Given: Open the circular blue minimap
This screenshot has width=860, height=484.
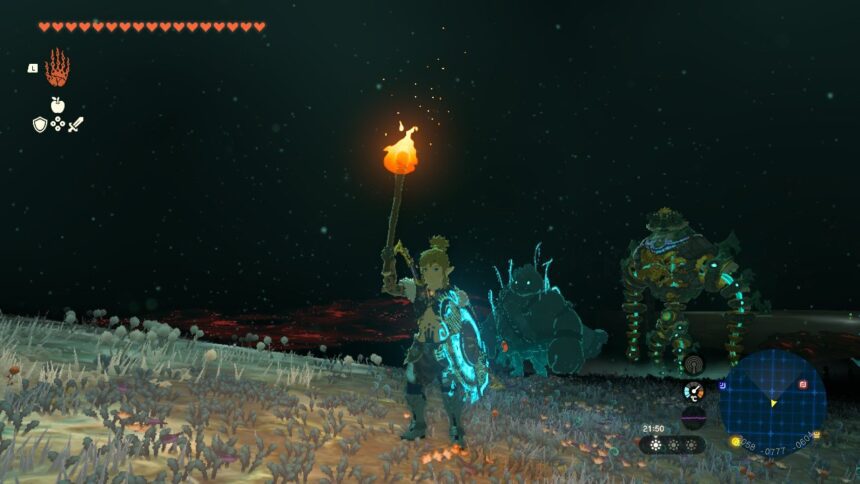Looking at the screenshot, I should pyautogui.click(x=773, y=402).
